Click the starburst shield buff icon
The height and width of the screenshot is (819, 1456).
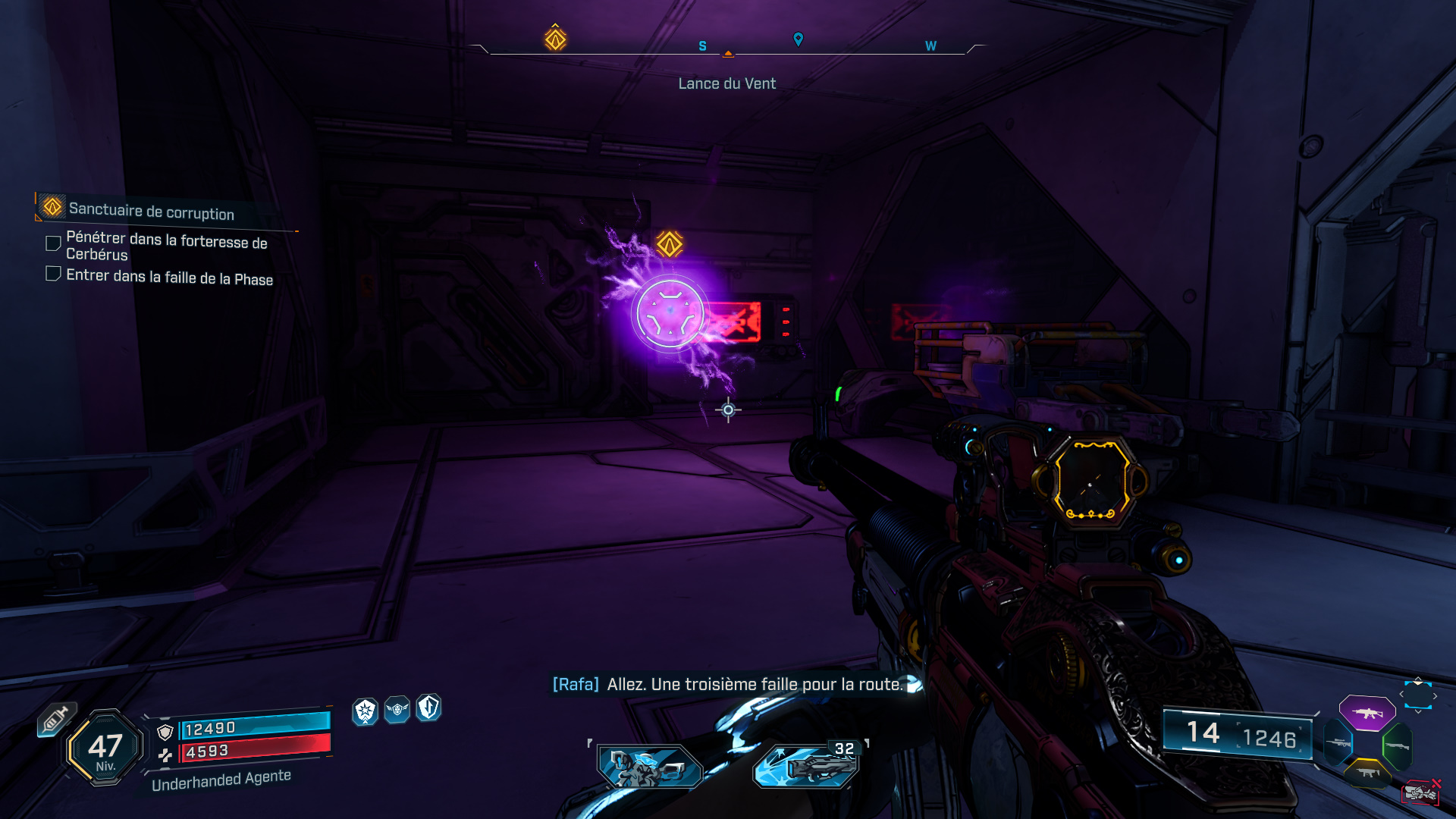click(366, 711)
